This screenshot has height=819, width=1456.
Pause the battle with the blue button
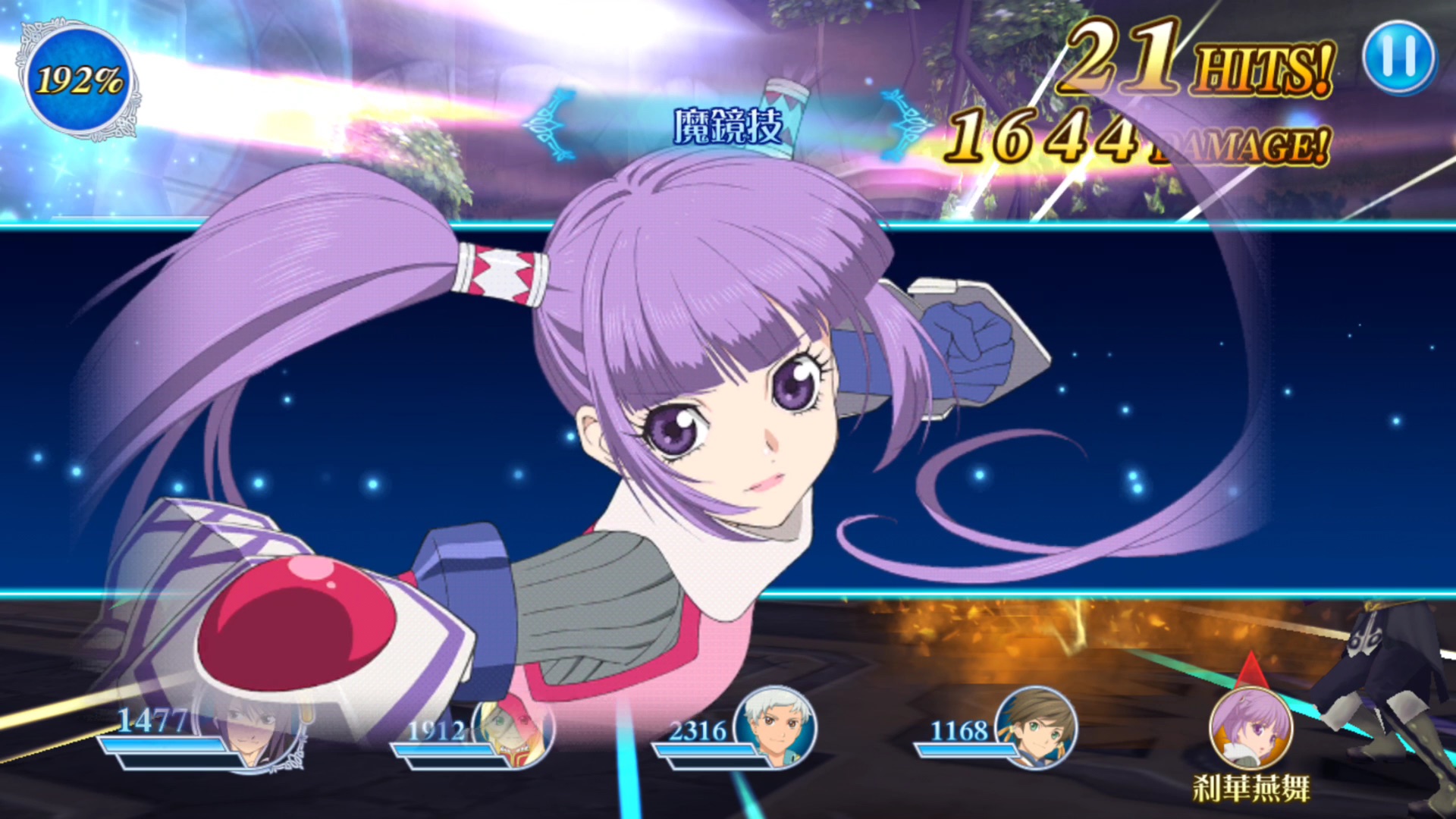(x=1399, y=58)
